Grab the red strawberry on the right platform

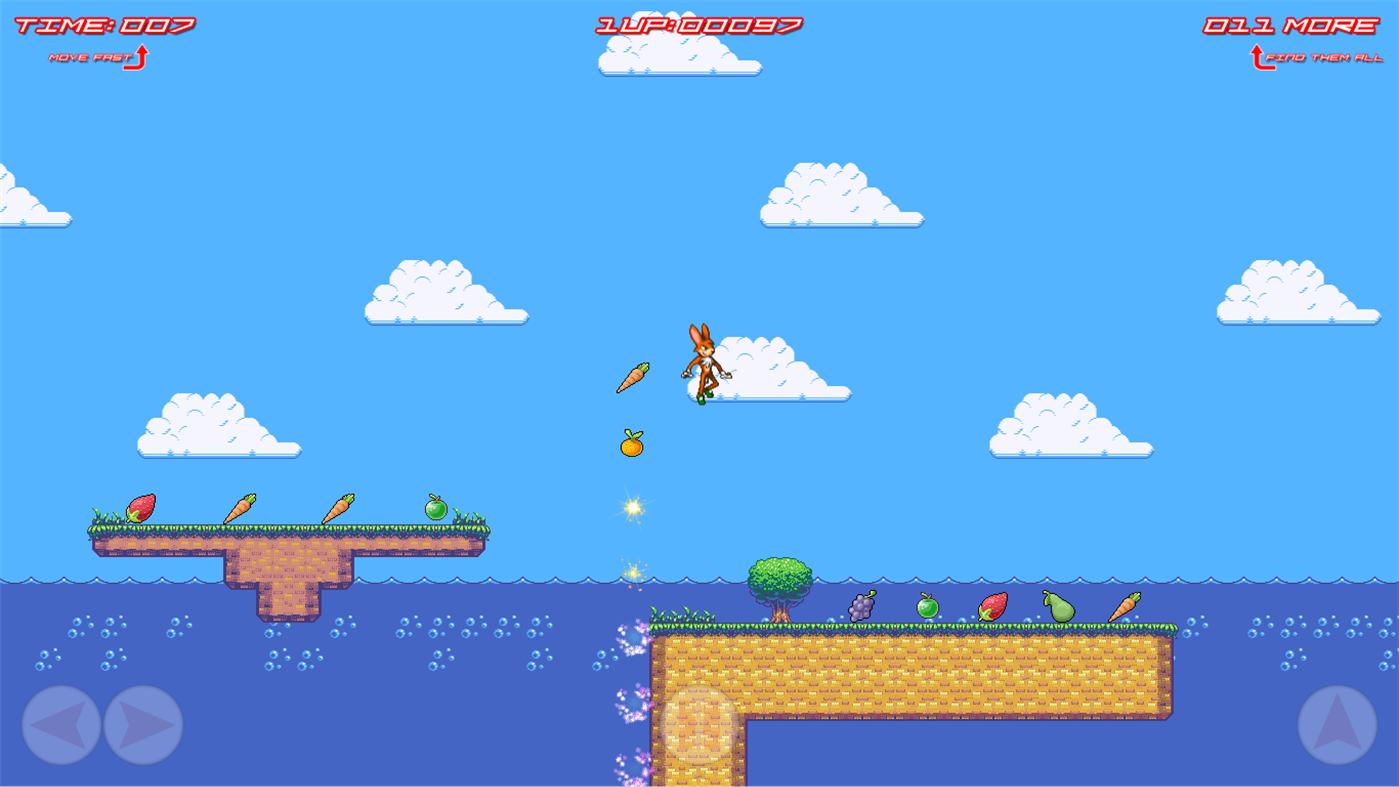click(x=993, y=606)
